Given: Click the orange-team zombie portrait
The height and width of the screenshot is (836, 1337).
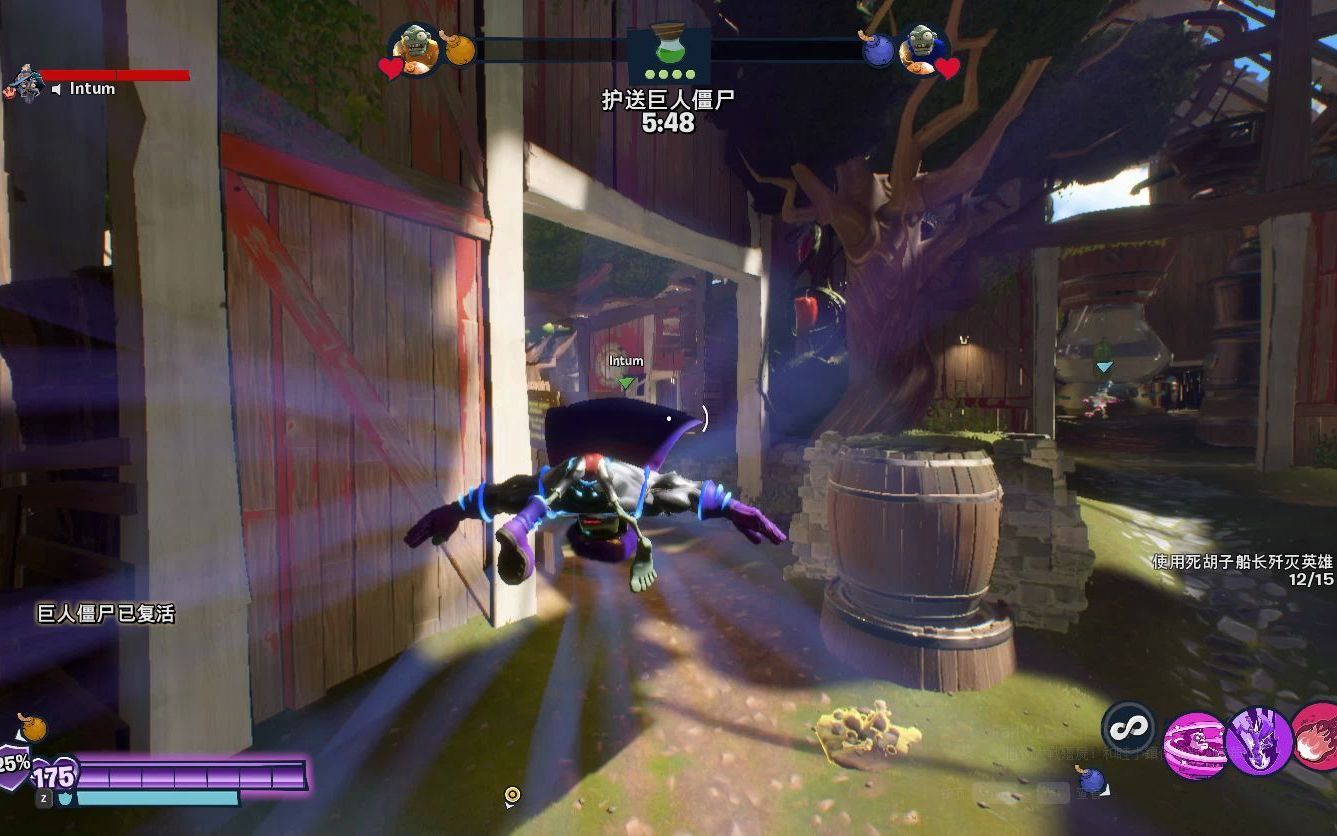Looking at the screenshot, I should click(415, 46).
